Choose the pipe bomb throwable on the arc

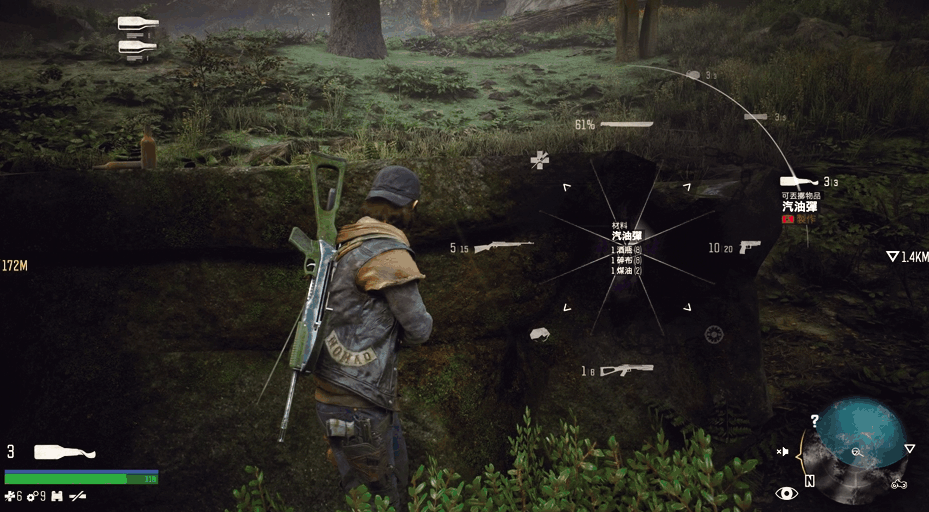[756, 117]
